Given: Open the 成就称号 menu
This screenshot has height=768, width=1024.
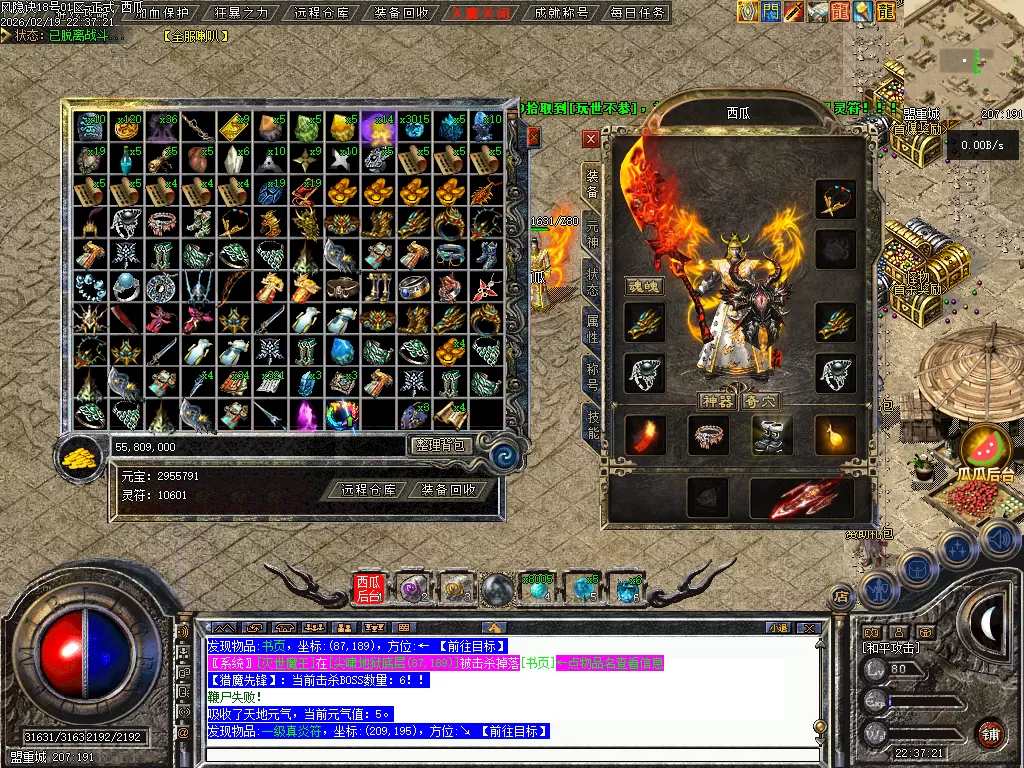Looking at the screenshot, I should click(x=561, y=13).
